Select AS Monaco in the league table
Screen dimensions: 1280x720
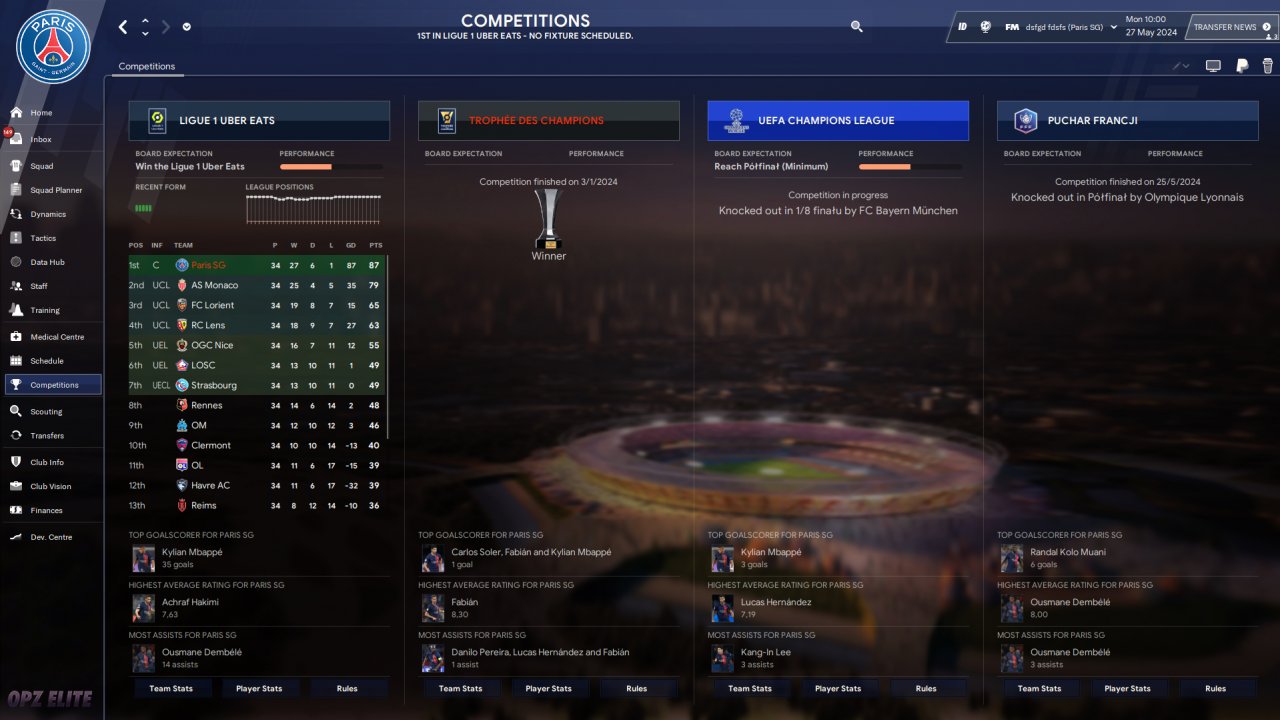tap(214, 286)
